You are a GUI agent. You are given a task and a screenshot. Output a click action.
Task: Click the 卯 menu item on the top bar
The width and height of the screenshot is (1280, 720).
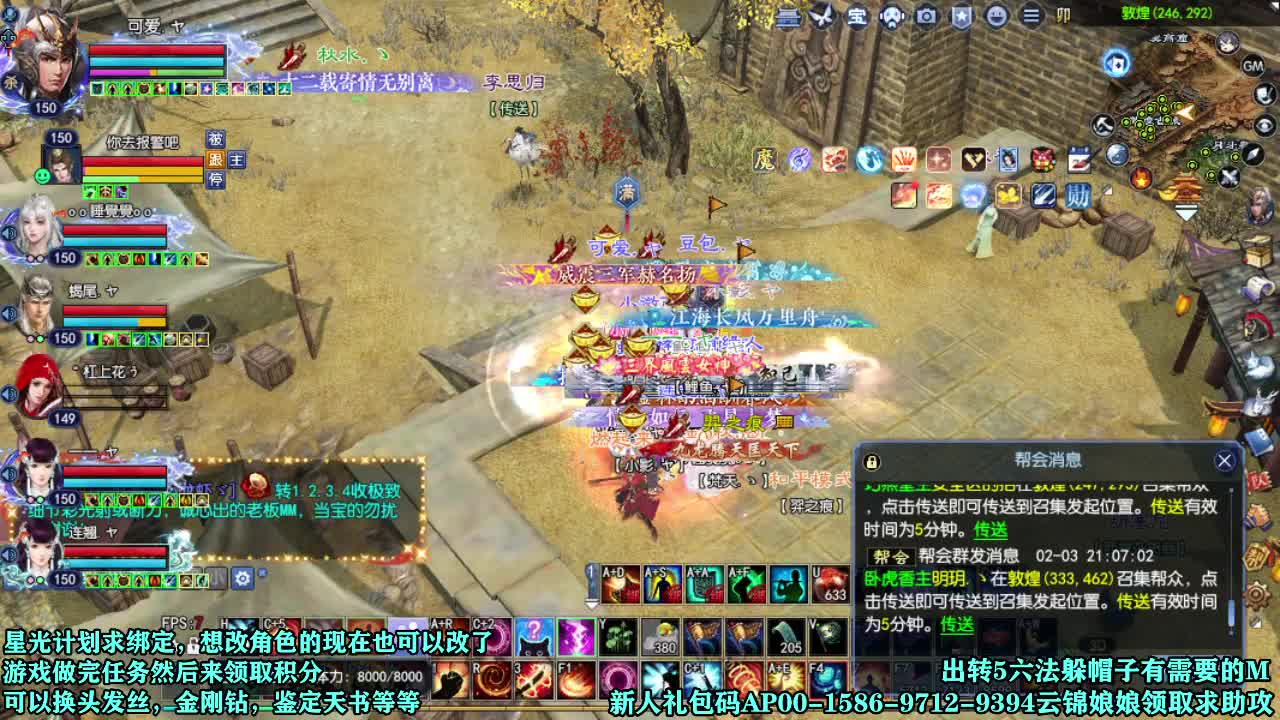1062,16
